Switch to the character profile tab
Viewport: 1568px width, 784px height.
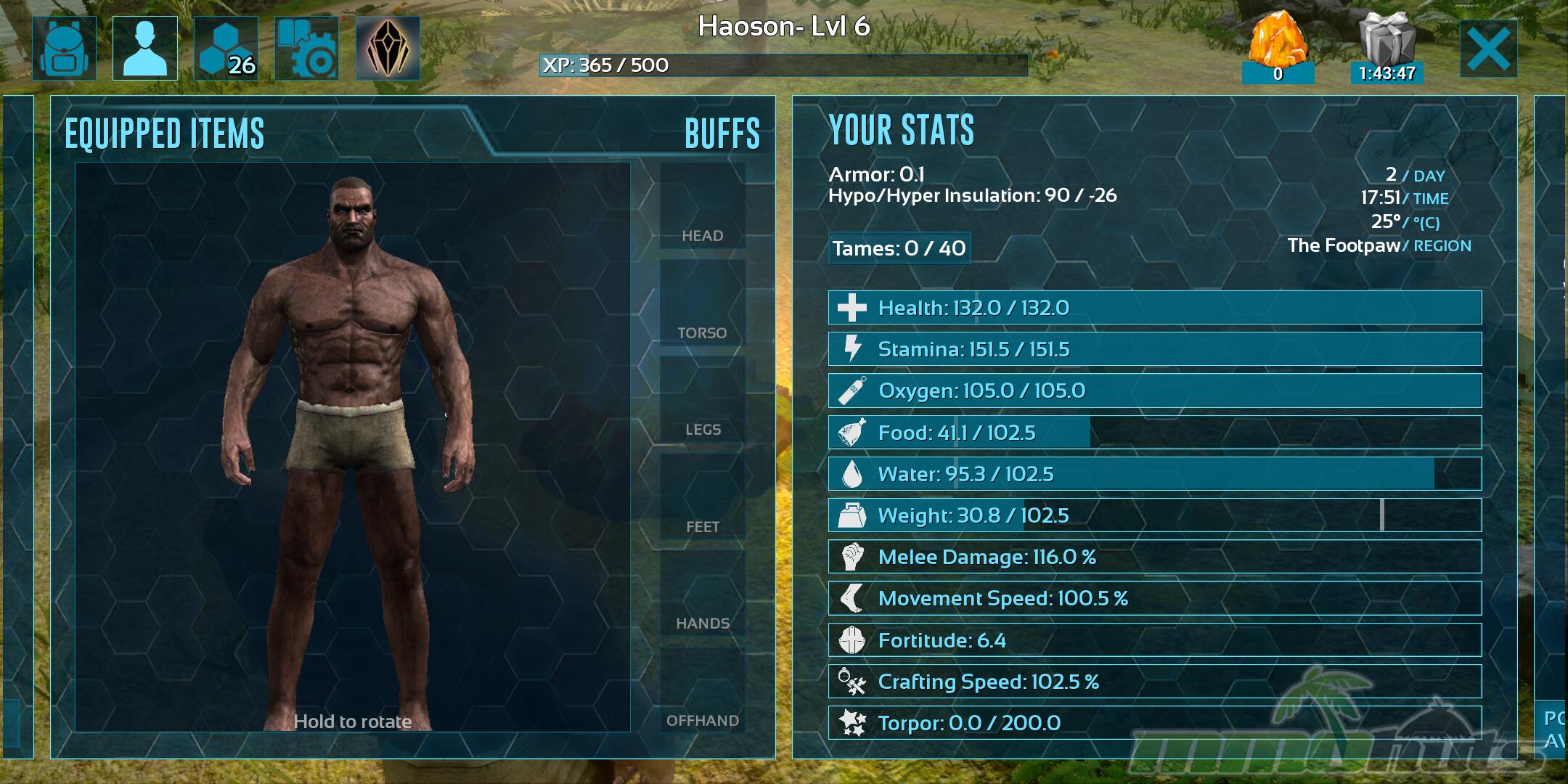(145, 48)
